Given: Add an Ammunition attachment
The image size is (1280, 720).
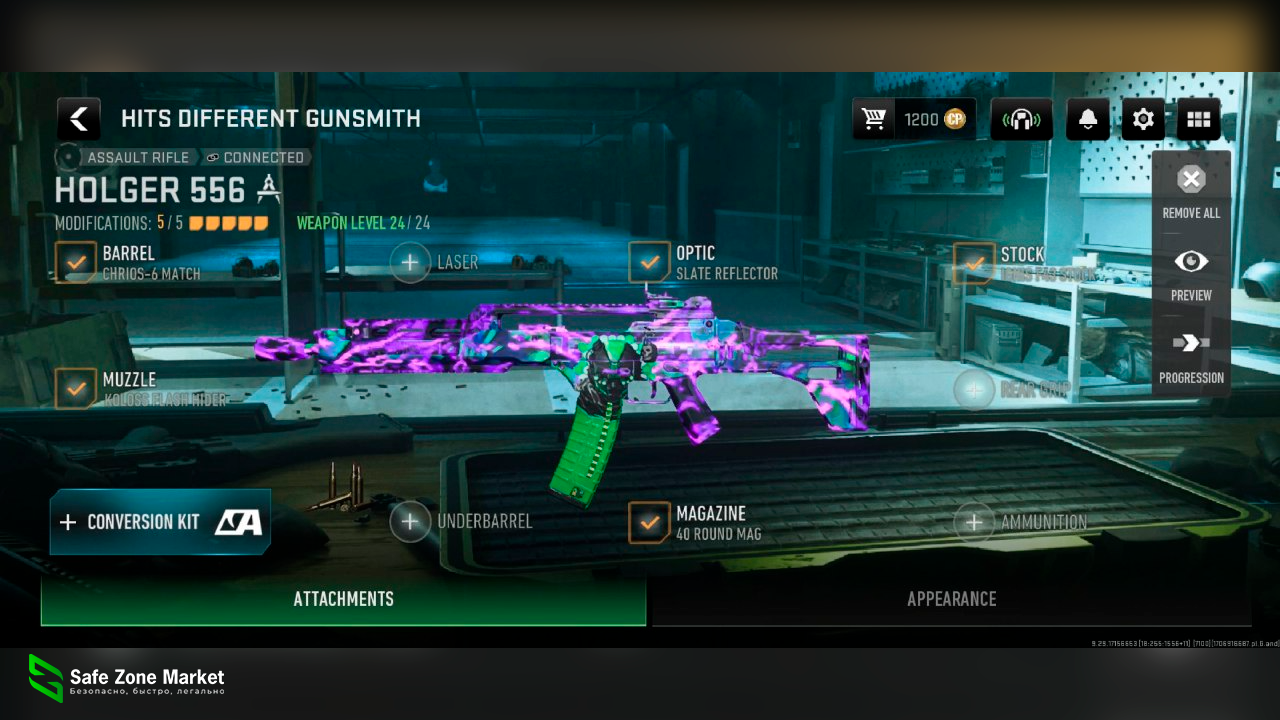Looking at the screenshot, I should (x=974, y=521).
